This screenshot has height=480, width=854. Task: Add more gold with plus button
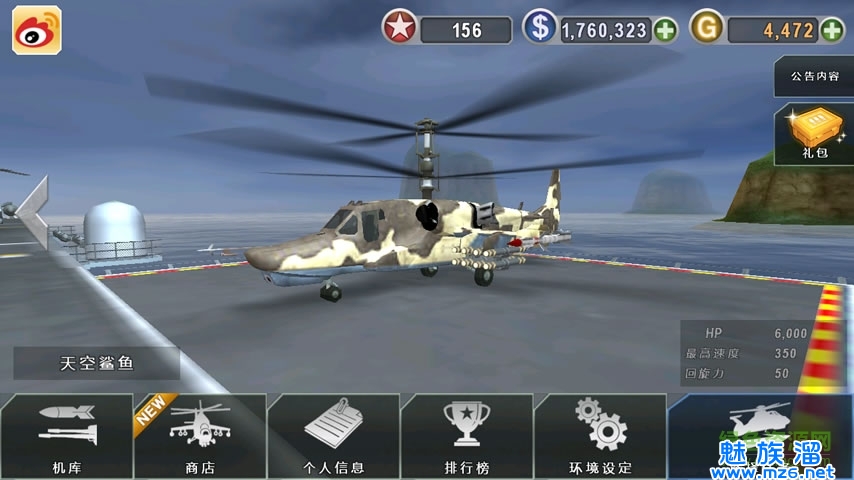pos(832,30)
